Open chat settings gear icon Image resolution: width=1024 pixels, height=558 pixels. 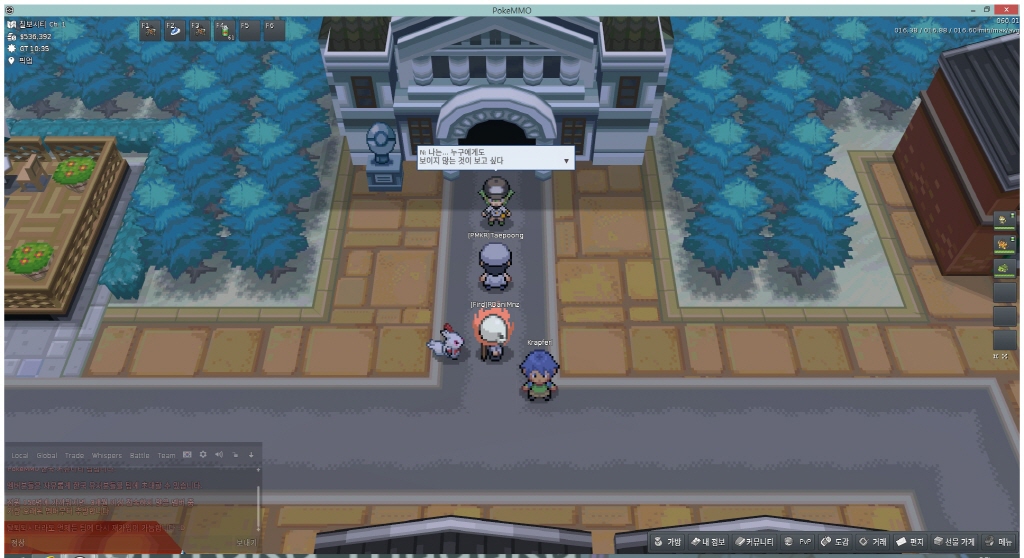(x=203, y=454)
